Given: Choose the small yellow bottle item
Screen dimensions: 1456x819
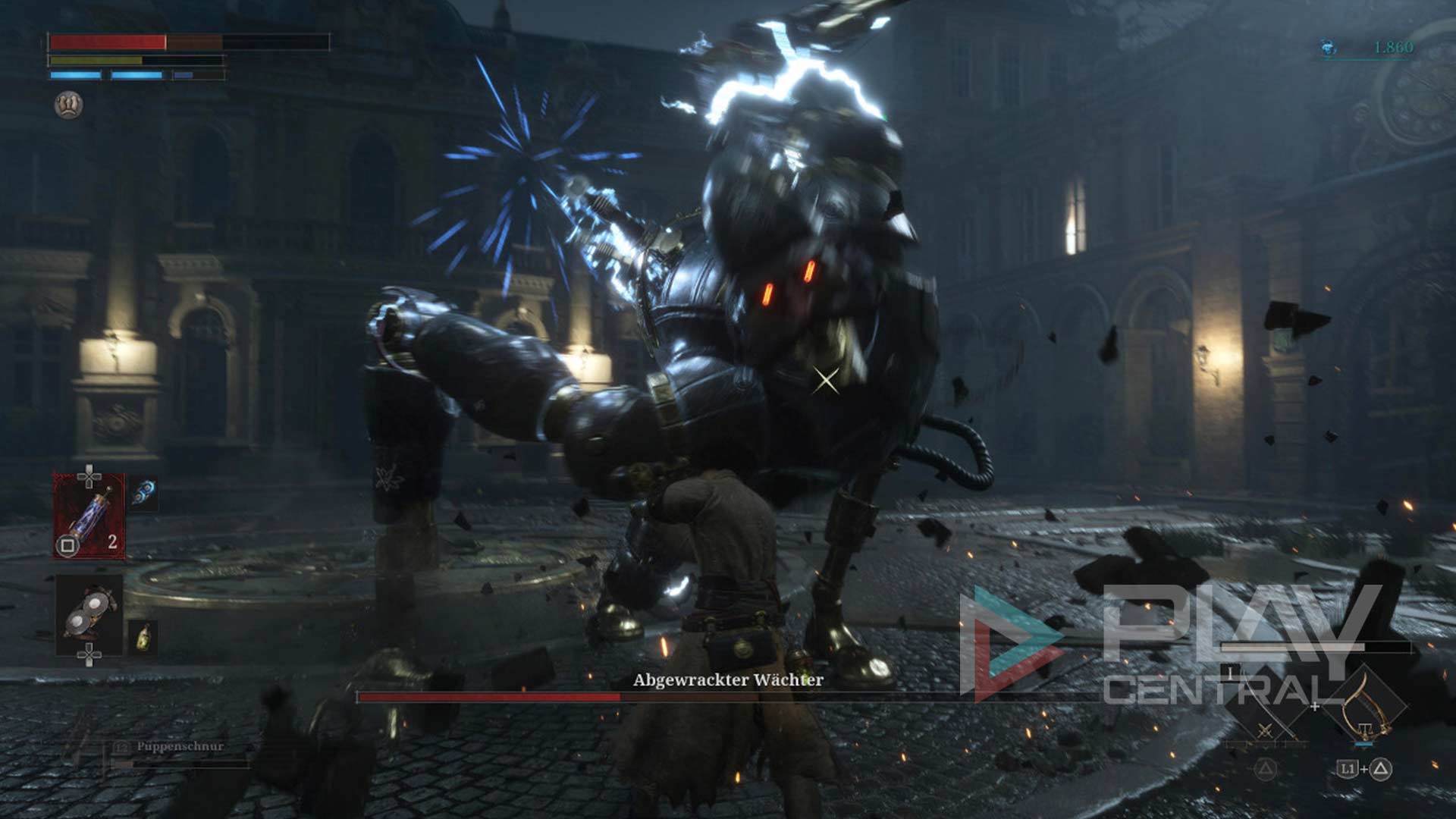Looking at the screenshot, I should [x=143, y=637].
